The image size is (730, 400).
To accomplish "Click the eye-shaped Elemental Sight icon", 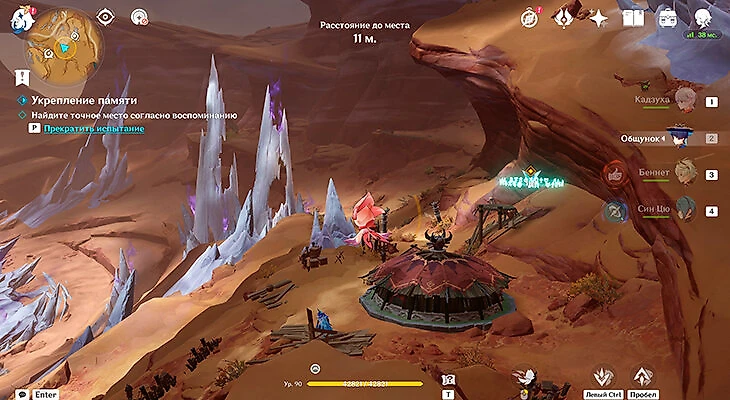I will tap(106, 16).
